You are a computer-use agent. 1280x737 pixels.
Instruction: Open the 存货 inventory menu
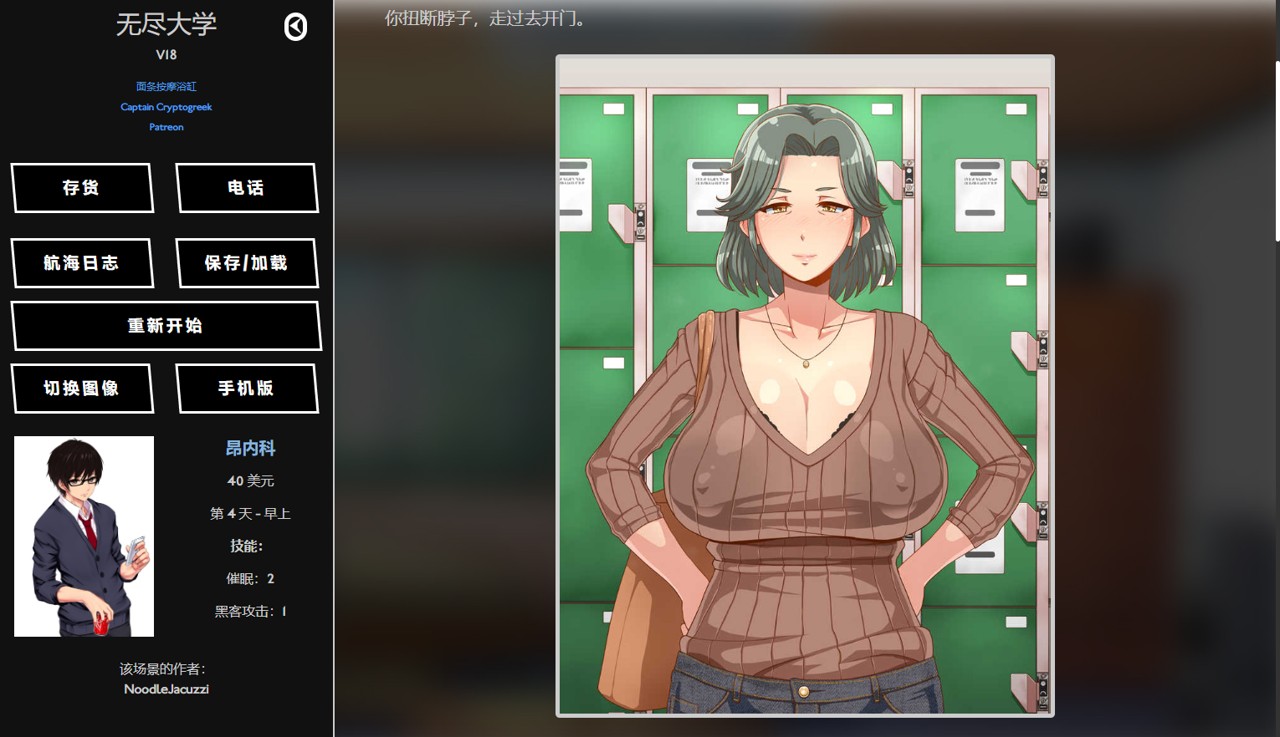82,188
